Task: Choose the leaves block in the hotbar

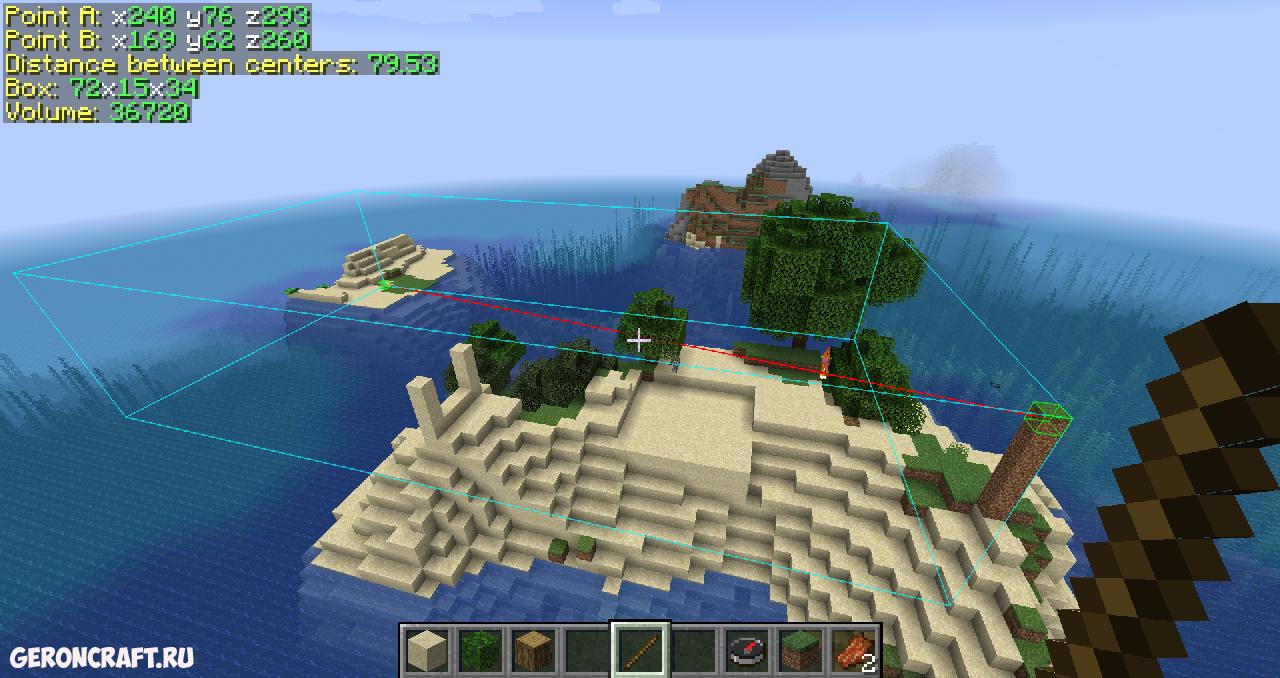Action: (480, 650)
